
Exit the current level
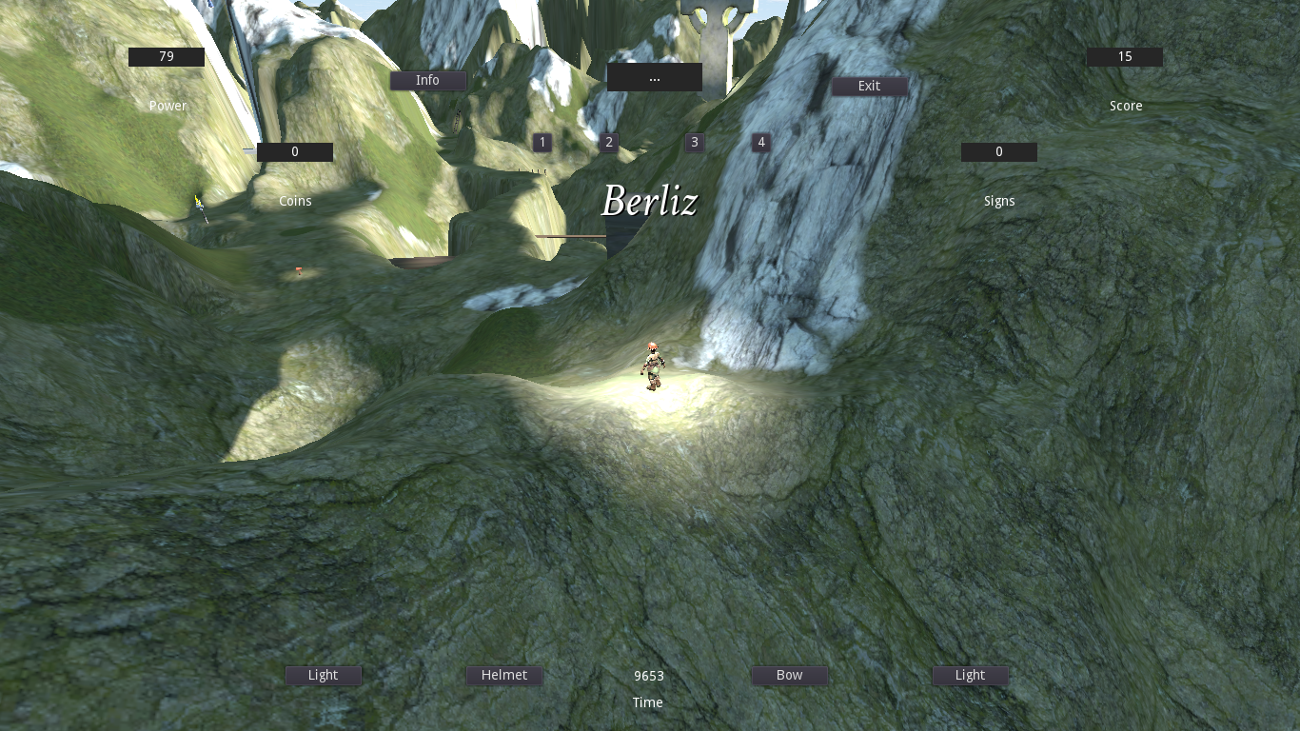coord(869,86)
